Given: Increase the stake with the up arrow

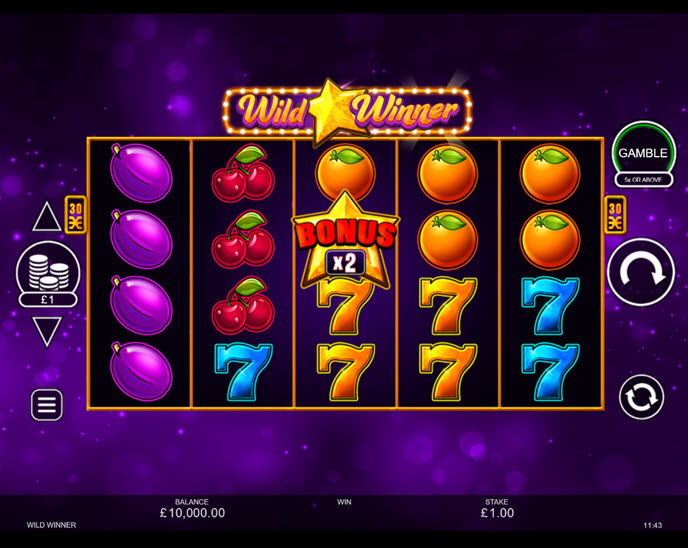Looking at the screenshot, I should click(x=47, y=216).
